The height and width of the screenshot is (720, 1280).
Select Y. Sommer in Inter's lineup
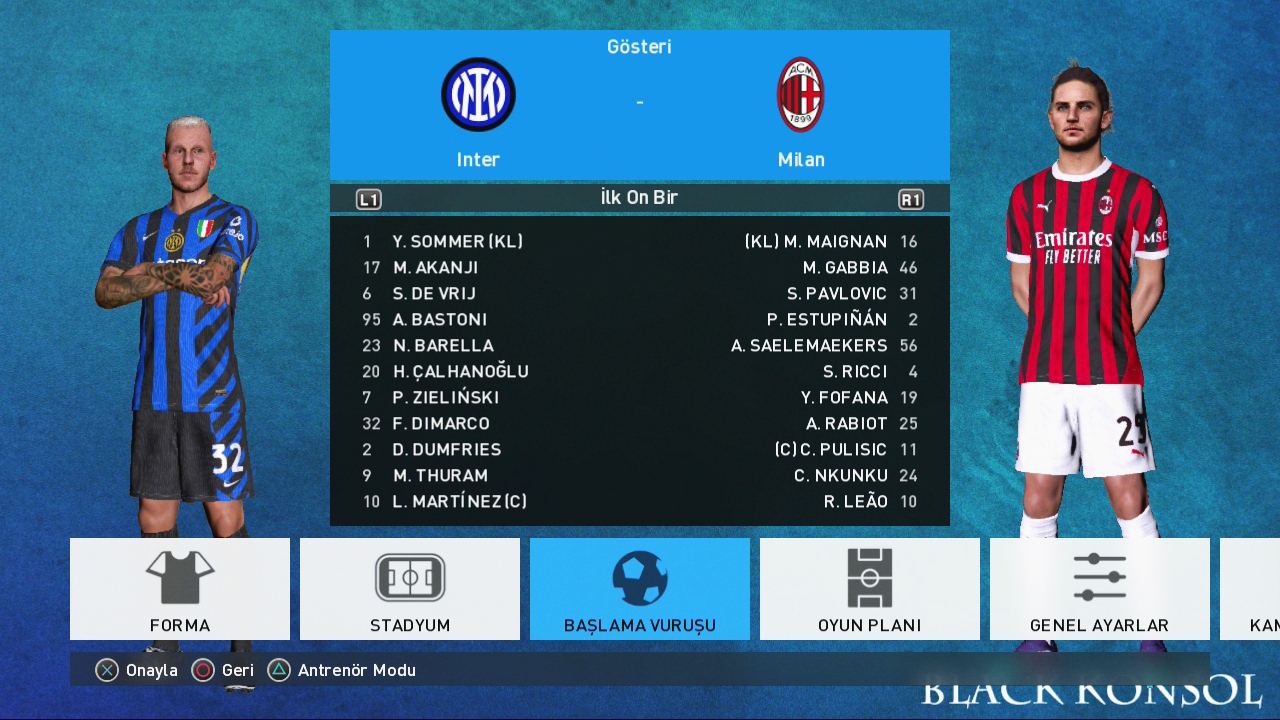tap(457, 242)
